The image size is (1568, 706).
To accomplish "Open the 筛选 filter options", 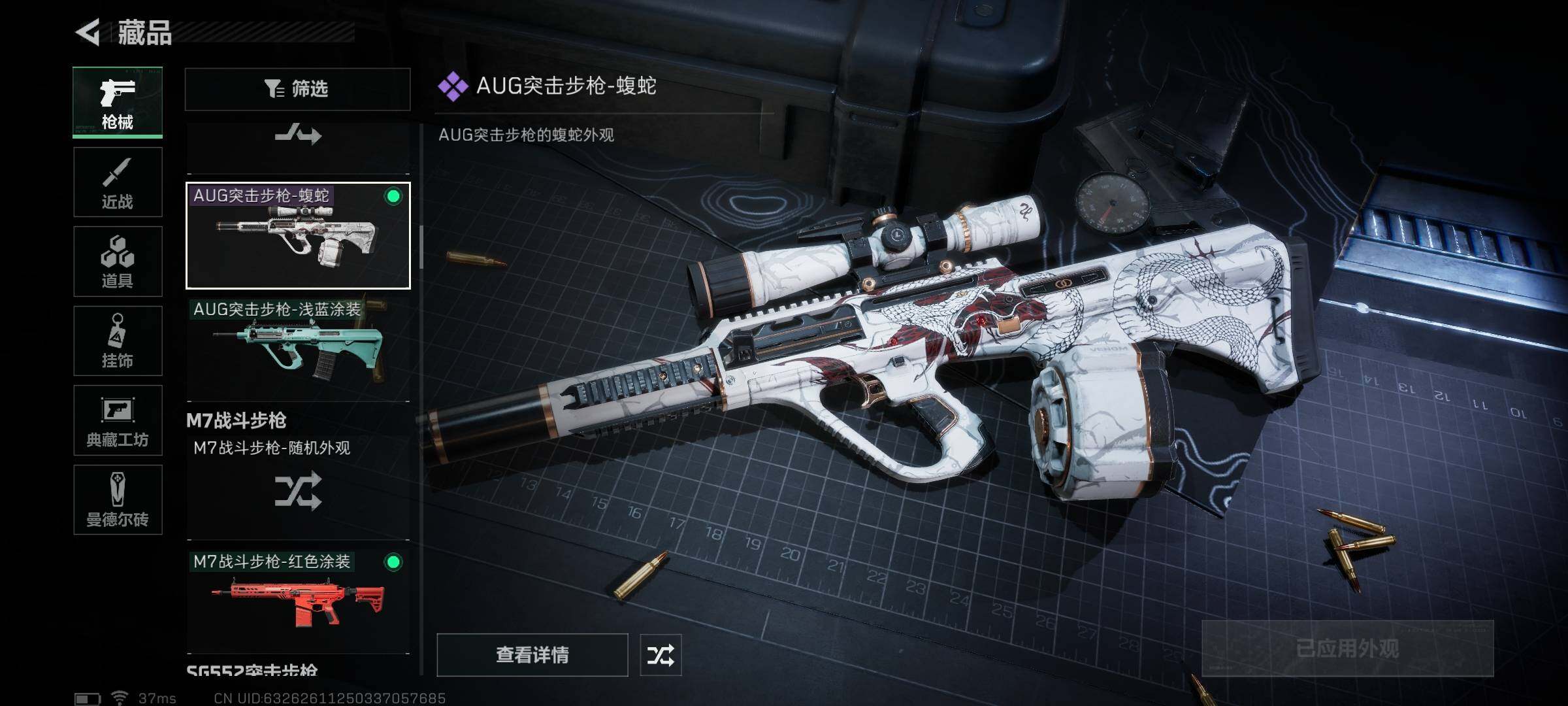I will [297, 89].
